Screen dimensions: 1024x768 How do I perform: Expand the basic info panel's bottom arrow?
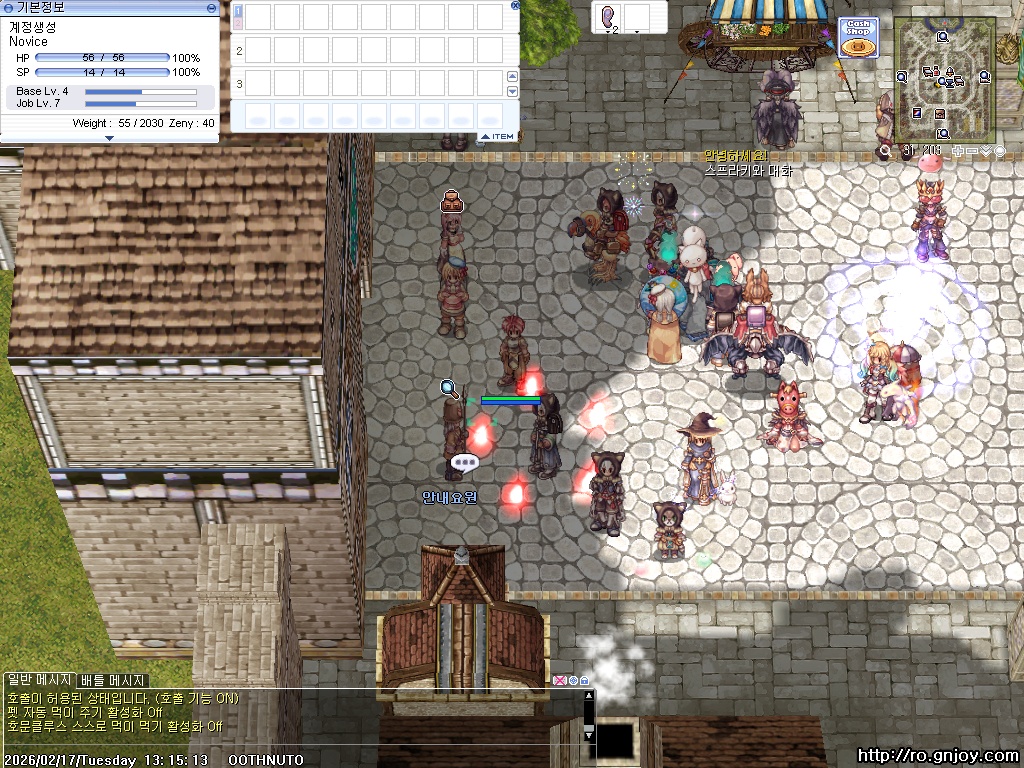pyautogui.click(x=109, y=138)
